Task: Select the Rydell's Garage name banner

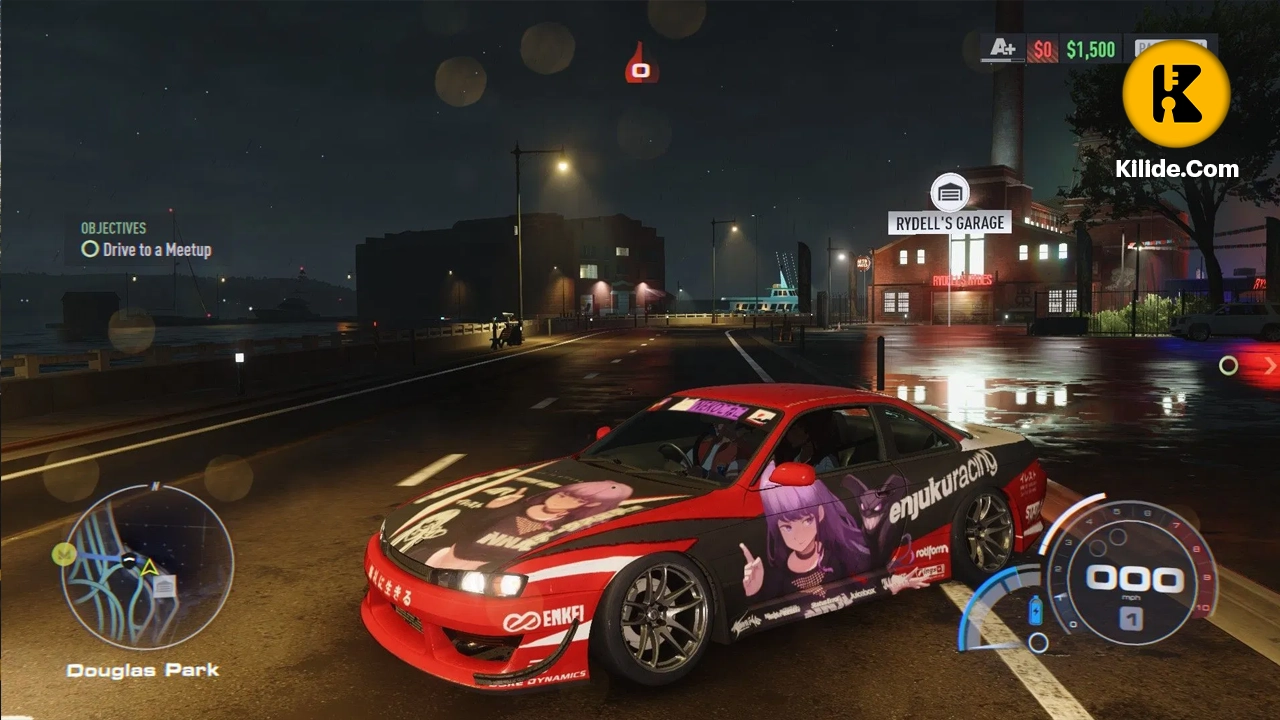Action: [948, 222]
